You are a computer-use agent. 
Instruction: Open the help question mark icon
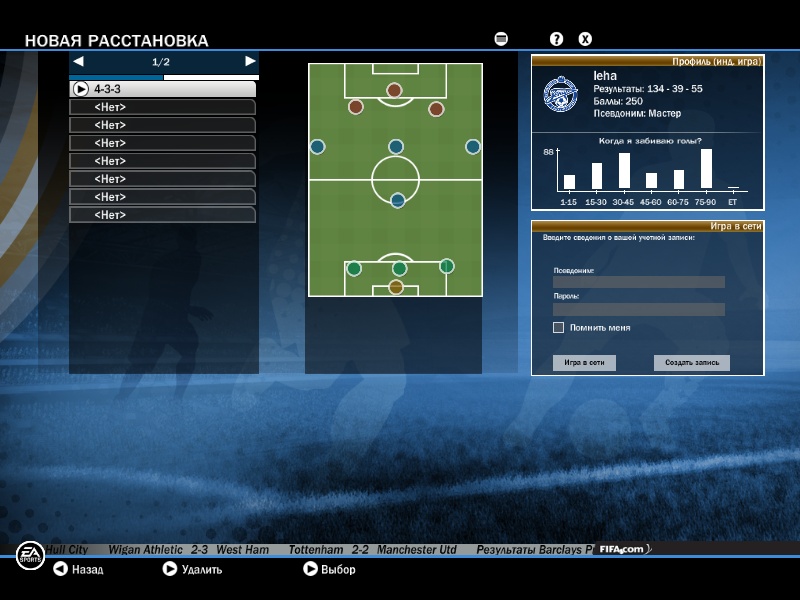pos(557,39)
